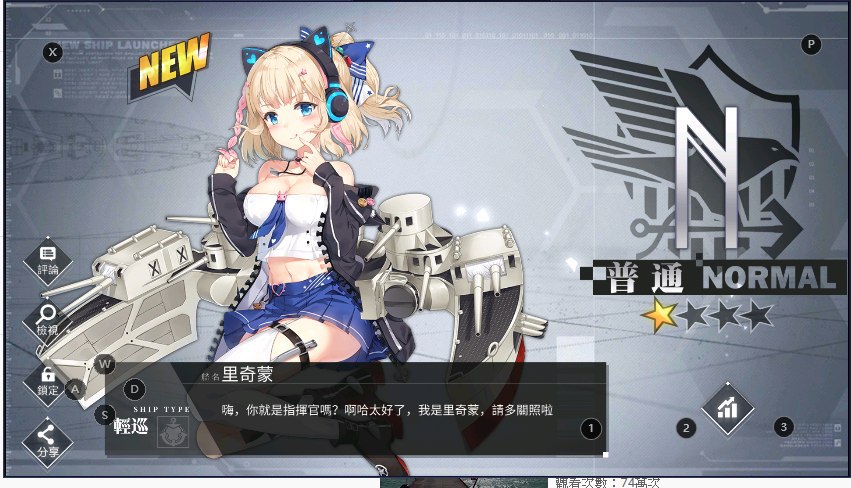The width and height of the screenshot is (851, 488).
Task: Share the ship with the 分享 button
Action: point(48,438)
